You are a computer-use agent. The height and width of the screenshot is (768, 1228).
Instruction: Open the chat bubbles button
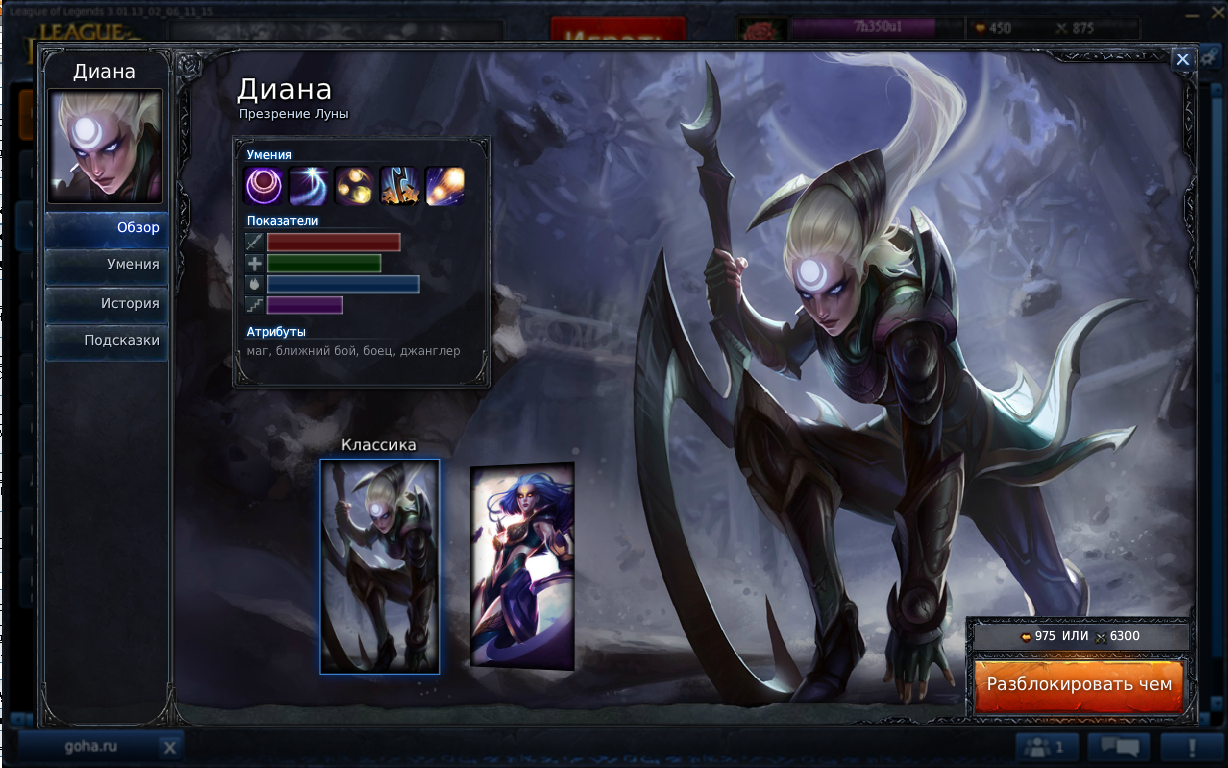(1118, 746)
